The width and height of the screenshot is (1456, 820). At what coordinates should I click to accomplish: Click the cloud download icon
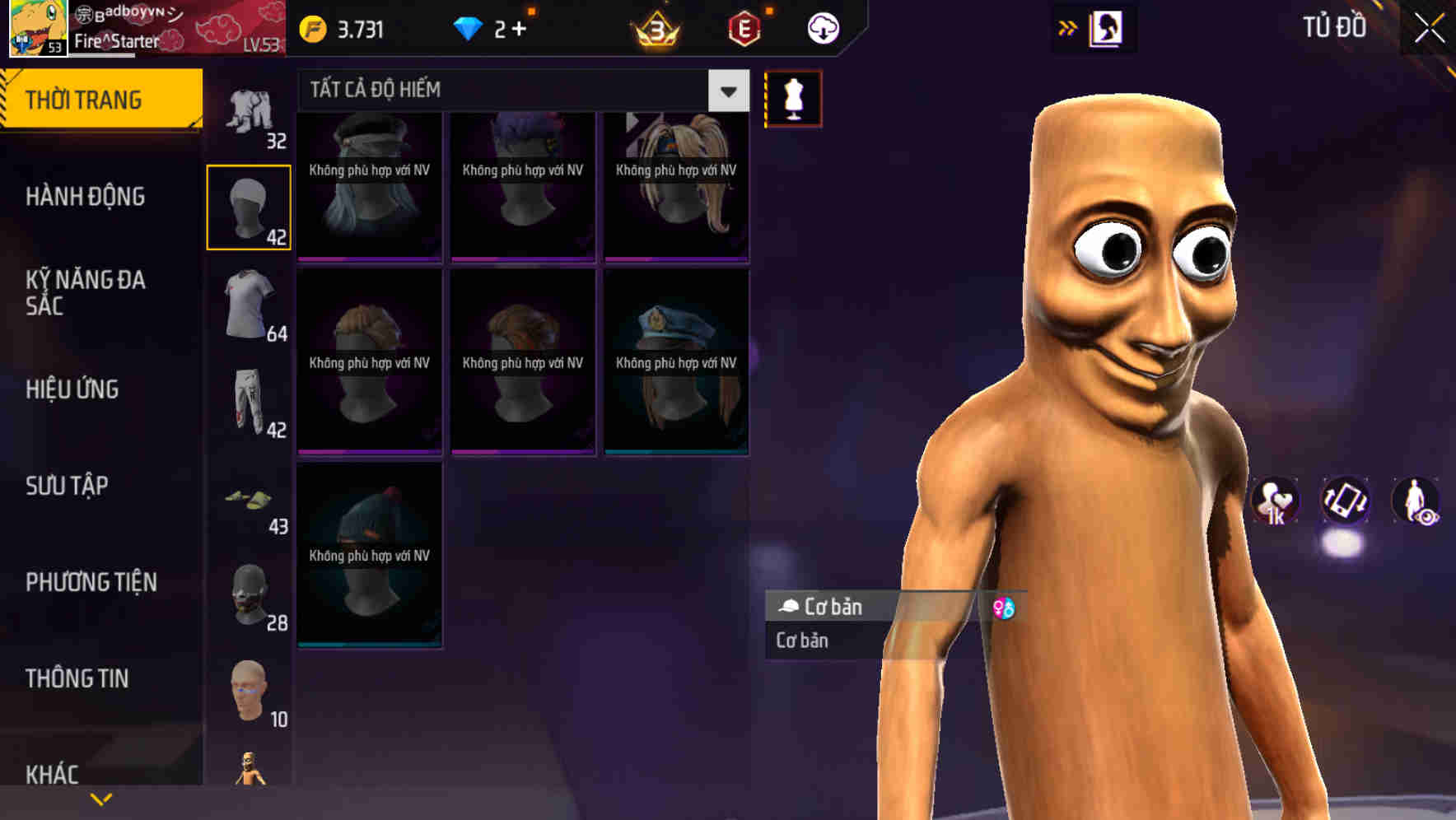pos(821,27)
